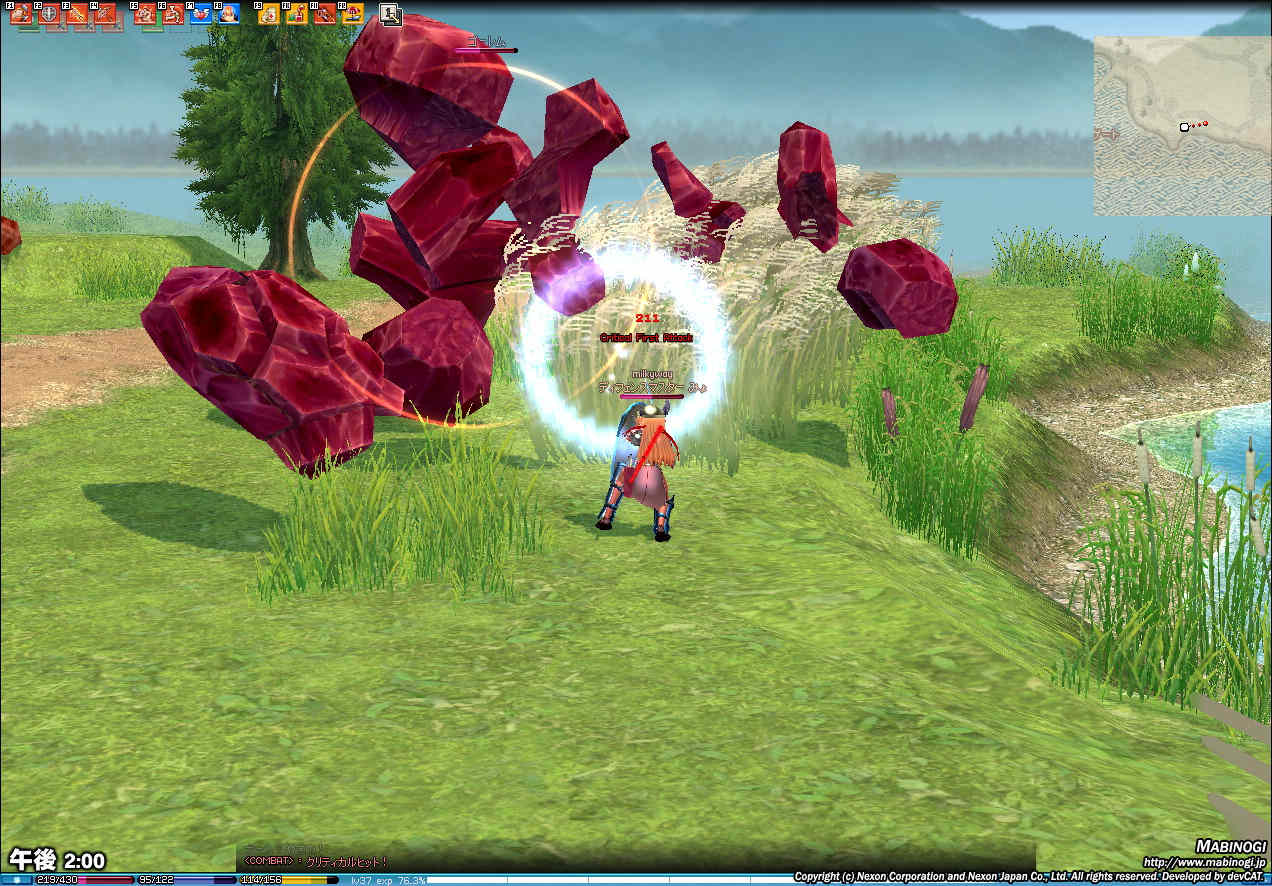Use the F2 shield defense skill
The image size is (1272, 886).
[49, 14]
